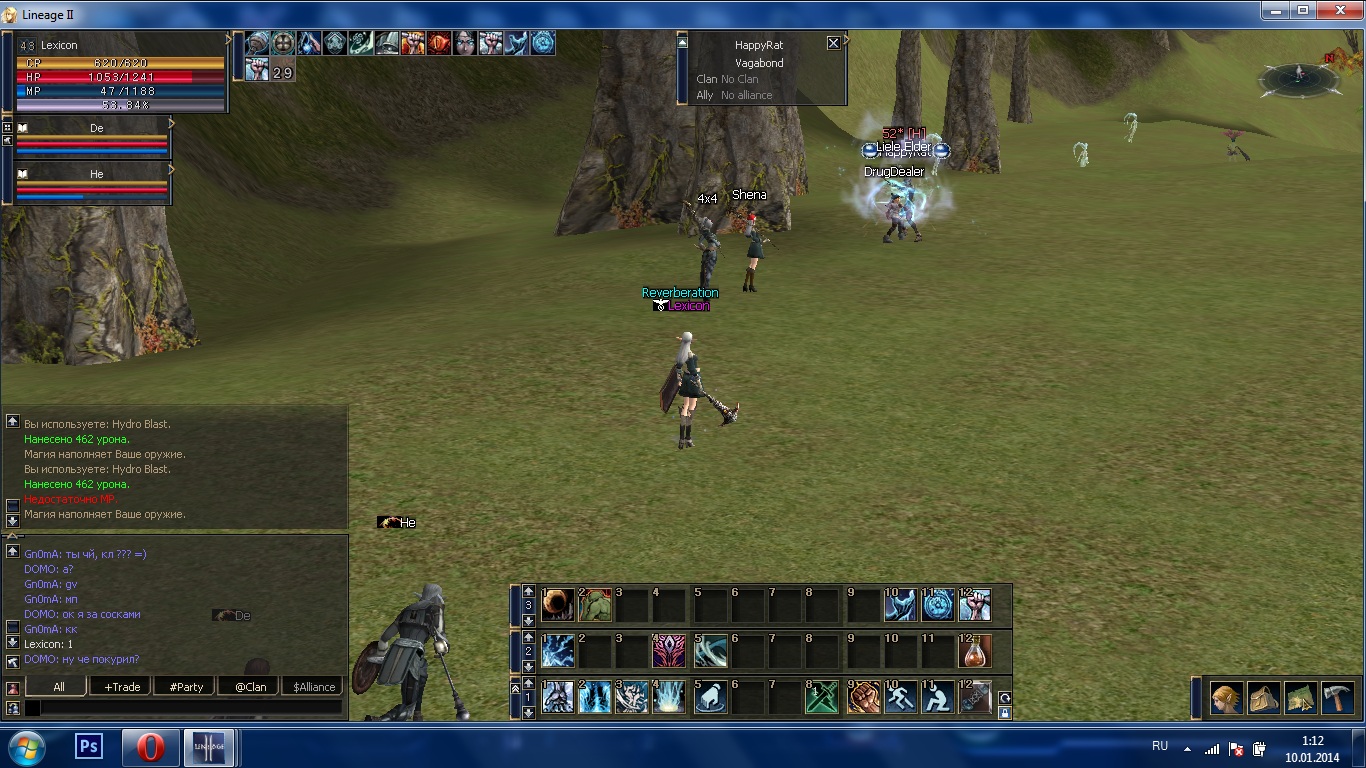This screenshot has height=768, width=1366.
Task: Toggle the sitting figure action icon
Action: 937,697
